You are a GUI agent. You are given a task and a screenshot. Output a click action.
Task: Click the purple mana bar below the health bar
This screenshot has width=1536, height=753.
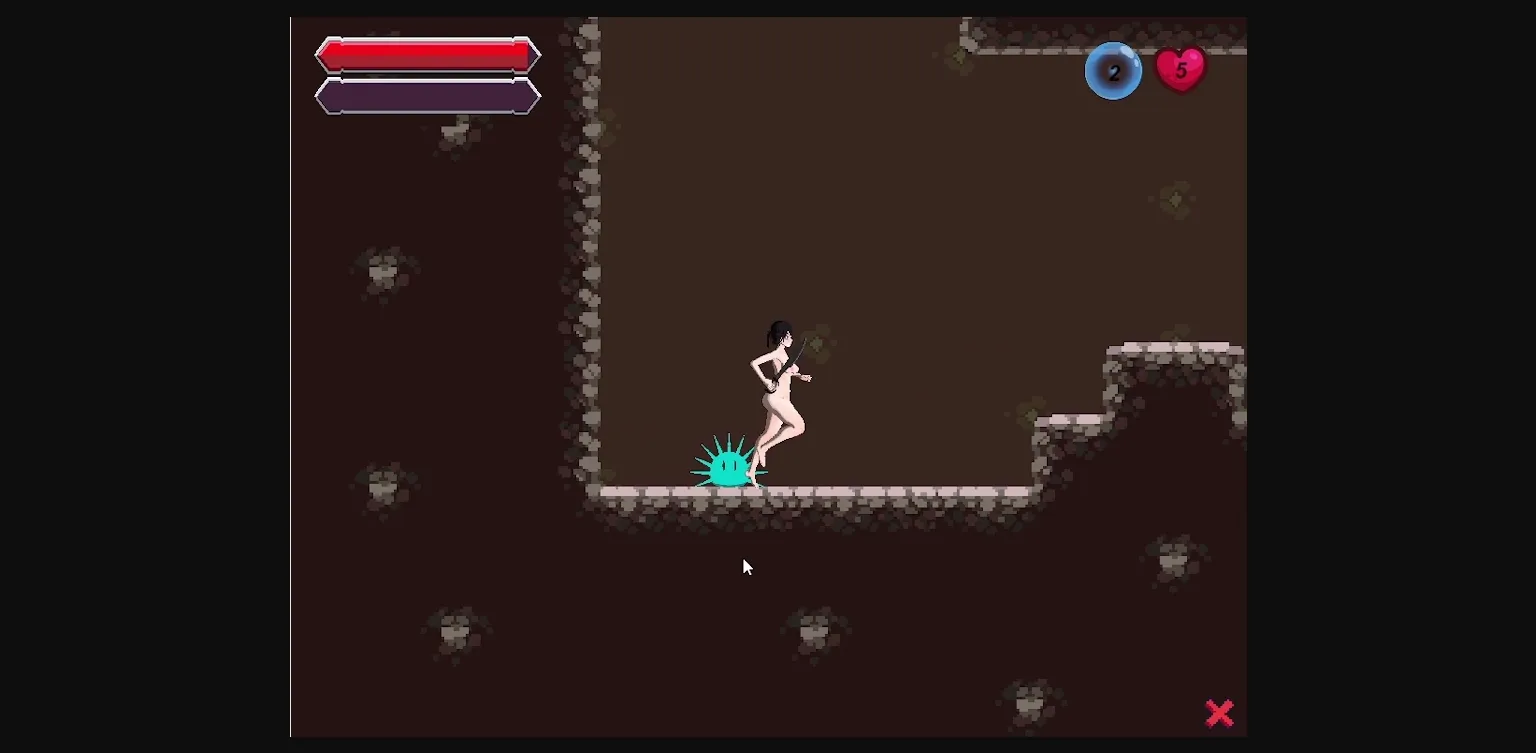tap(428, 97)
